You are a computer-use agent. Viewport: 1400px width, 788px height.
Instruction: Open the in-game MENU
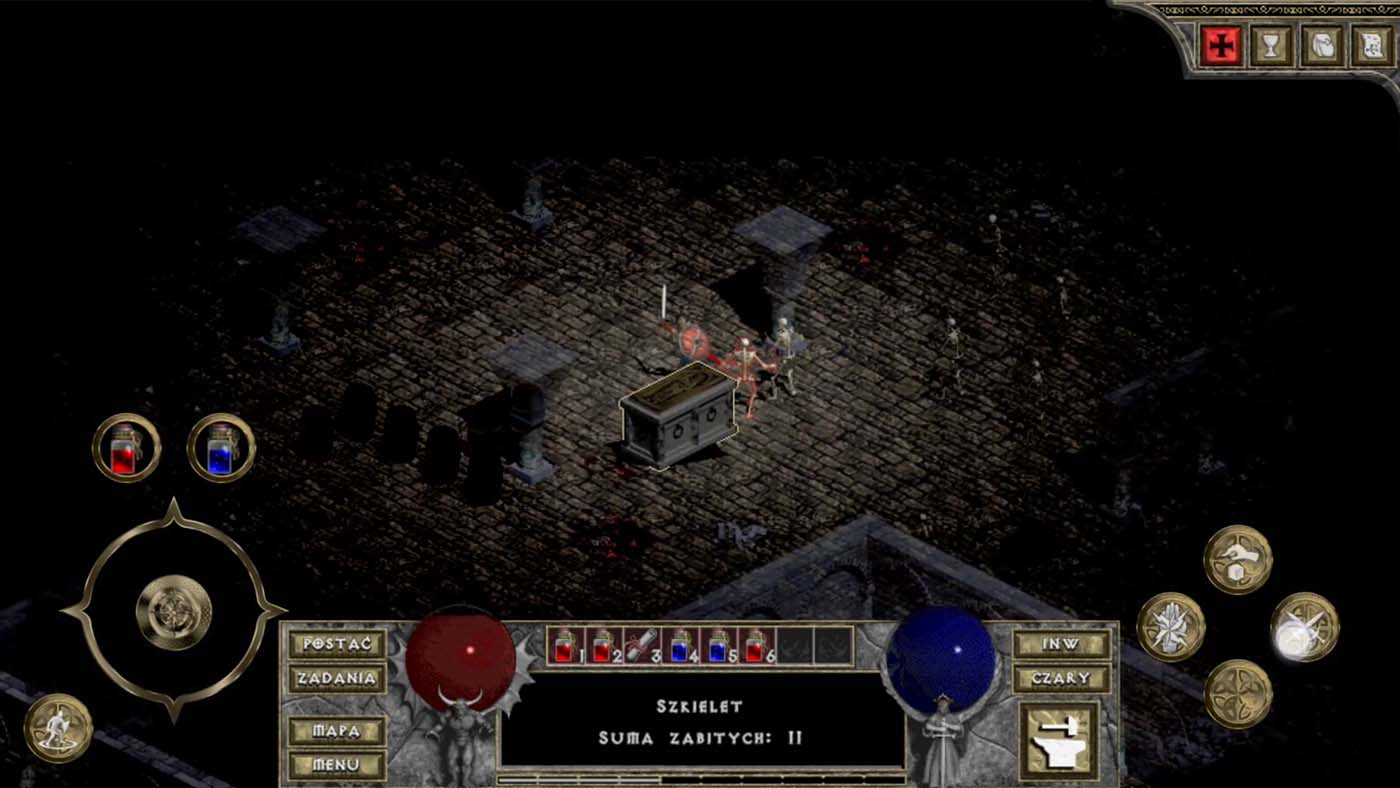pyautogui.click(x=337, y=765)
